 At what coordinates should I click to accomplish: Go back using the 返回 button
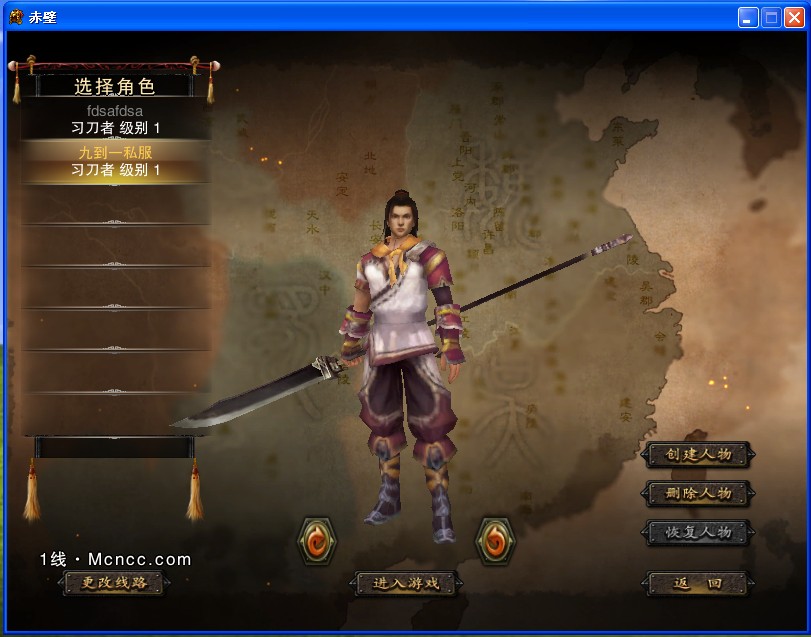pyautogui.click(x=698, y=584)
